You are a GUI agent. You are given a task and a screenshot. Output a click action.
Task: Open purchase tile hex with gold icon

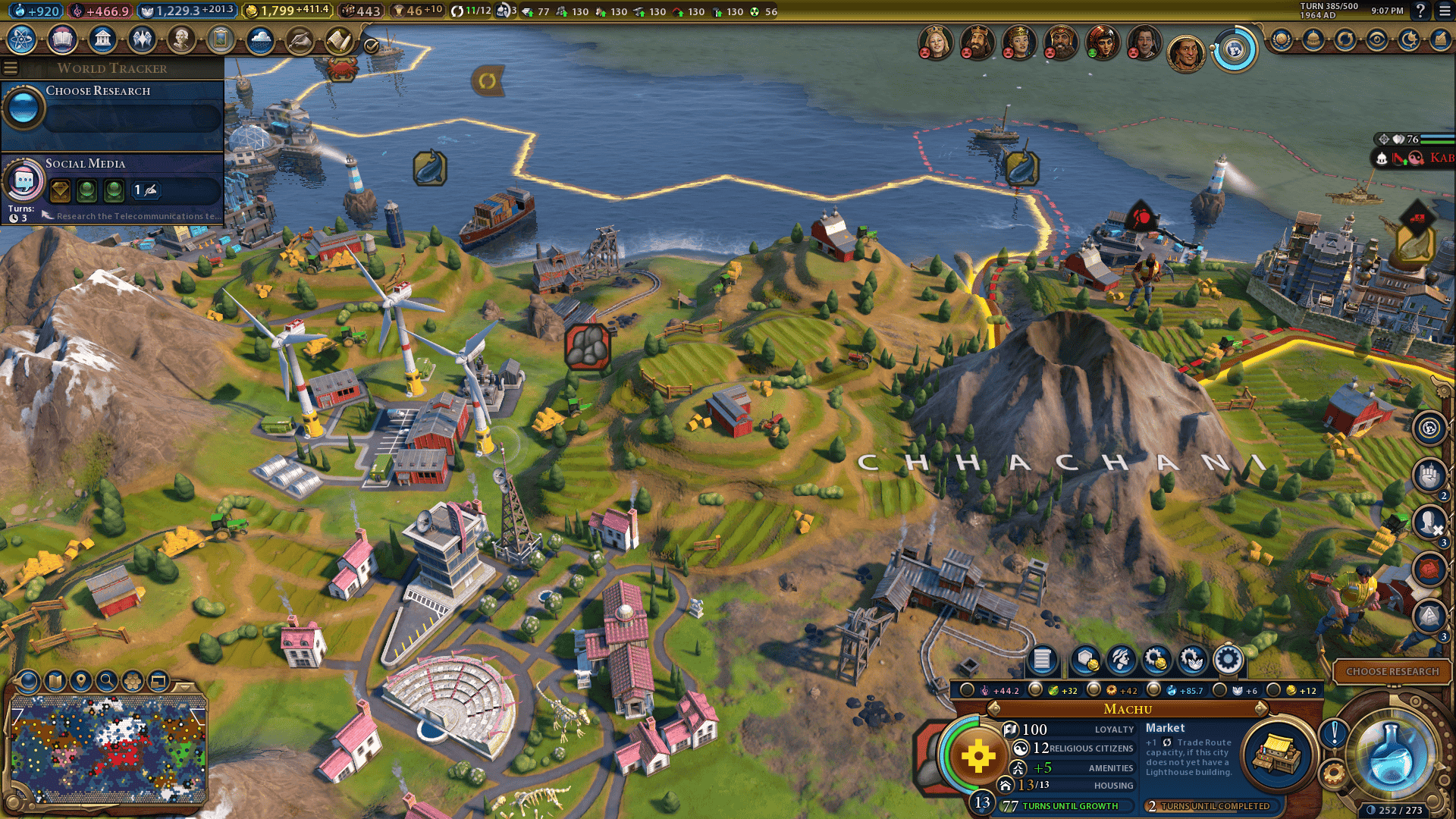click(x=1085, y=660)
